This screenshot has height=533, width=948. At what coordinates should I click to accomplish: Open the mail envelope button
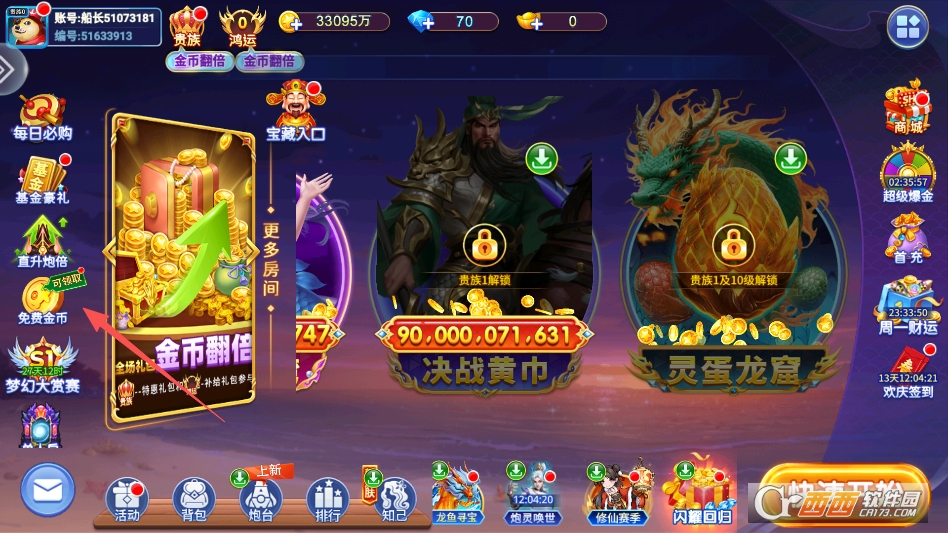(x=47, y=490)
